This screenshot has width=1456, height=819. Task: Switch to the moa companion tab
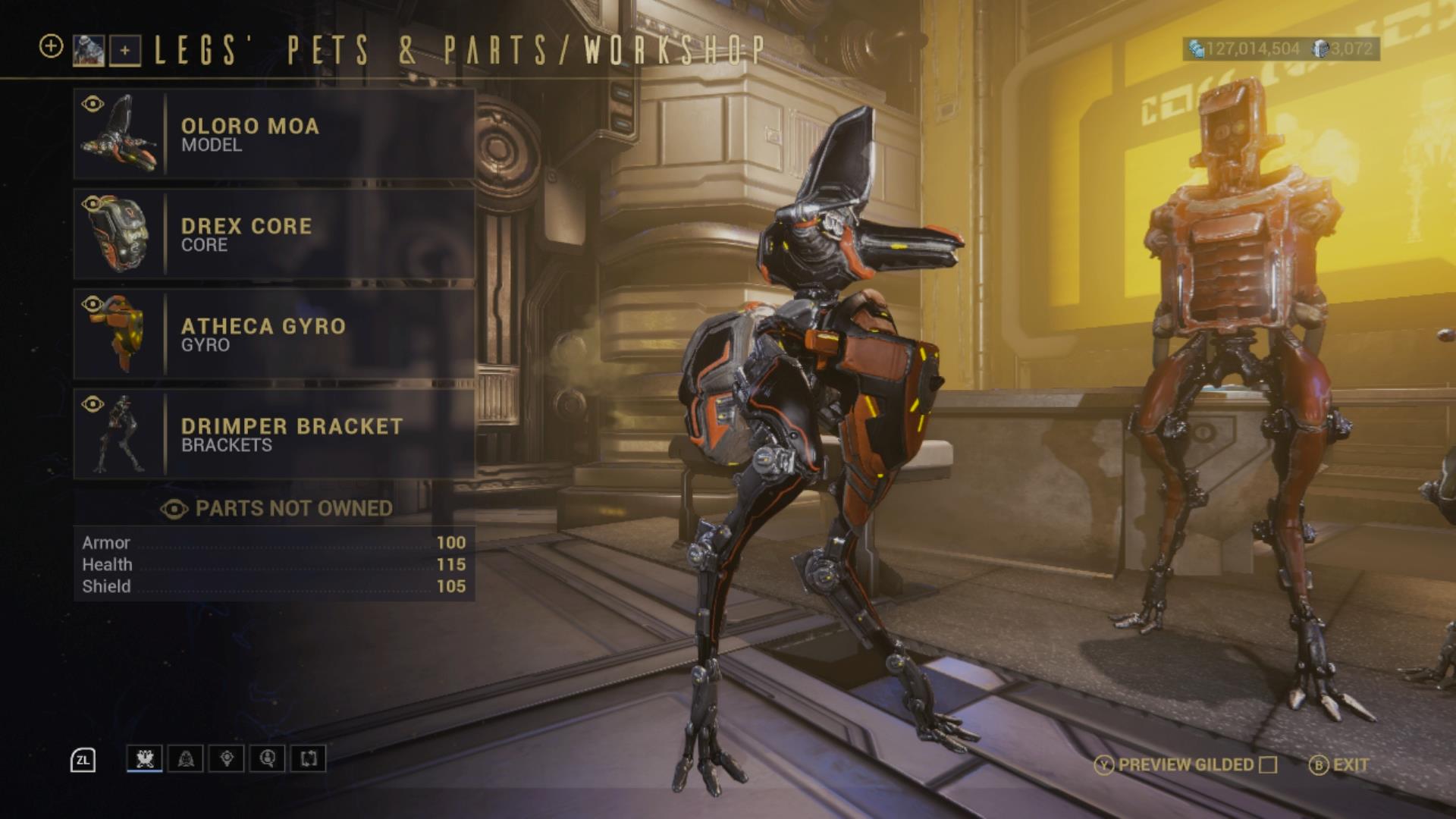click(x=144, y=758)
